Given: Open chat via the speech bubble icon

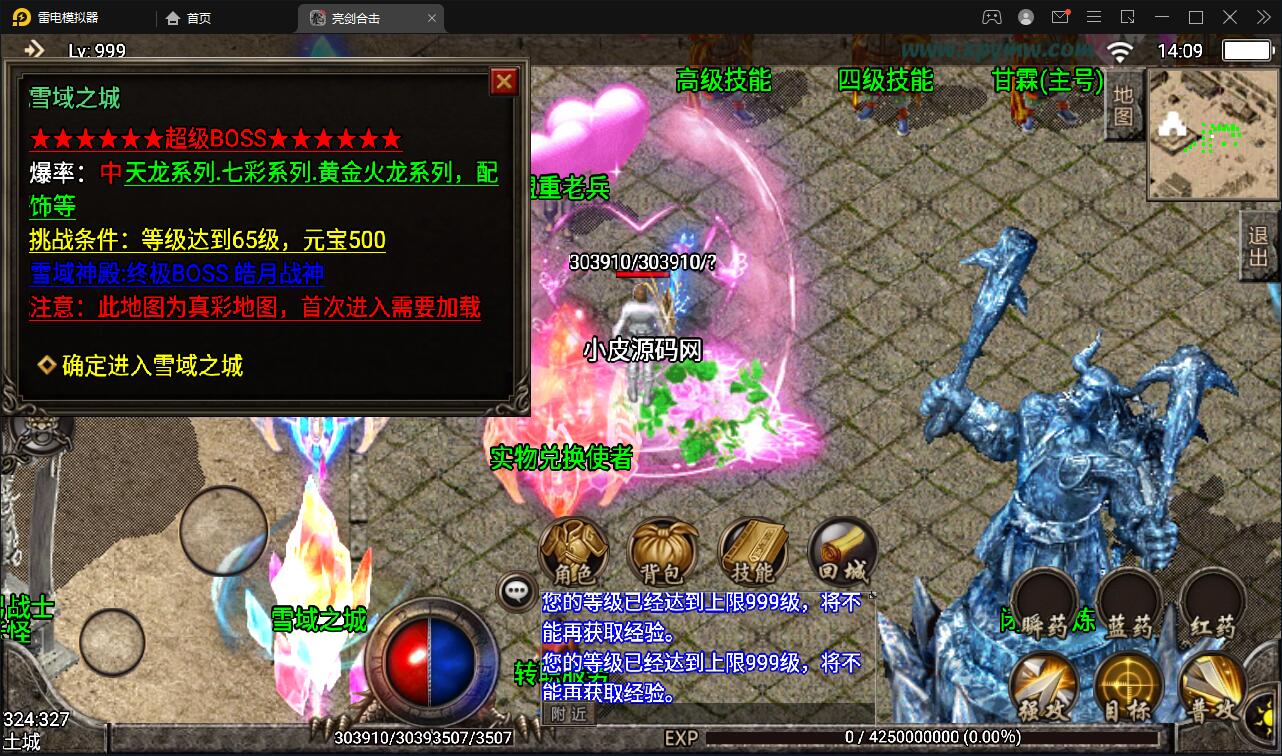Looking at the screenshot, I should tap(516, 592).
